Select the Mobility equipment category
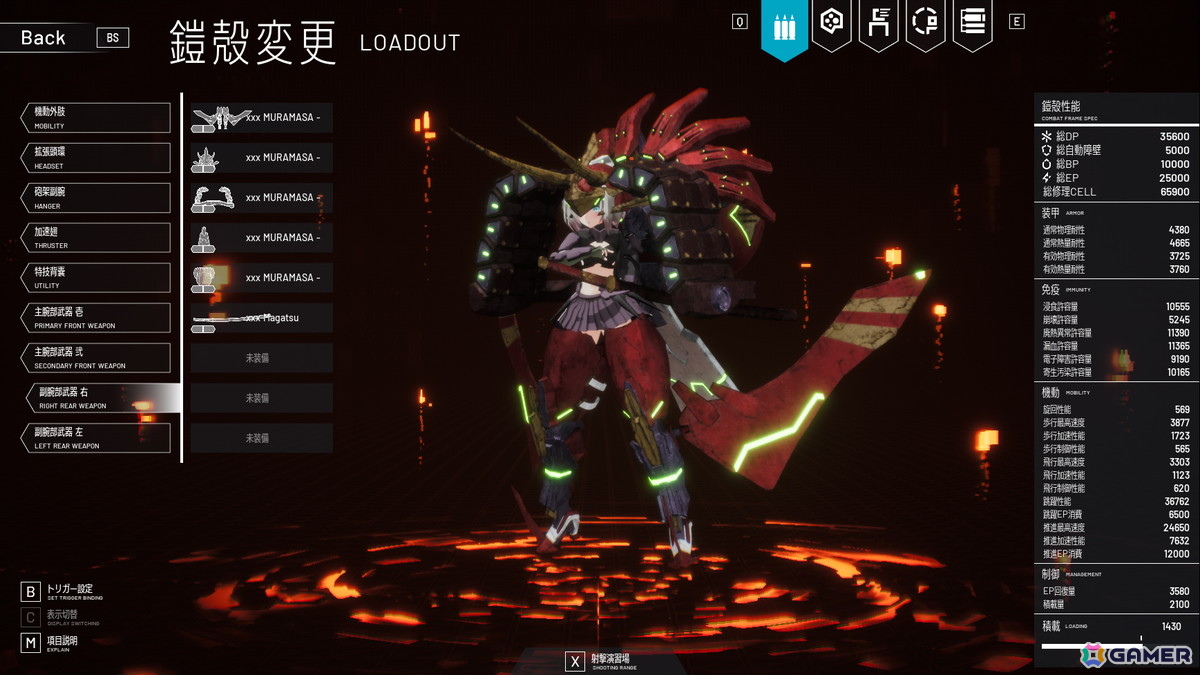Screen dimensions: 1200x675 tap(96, 118)
